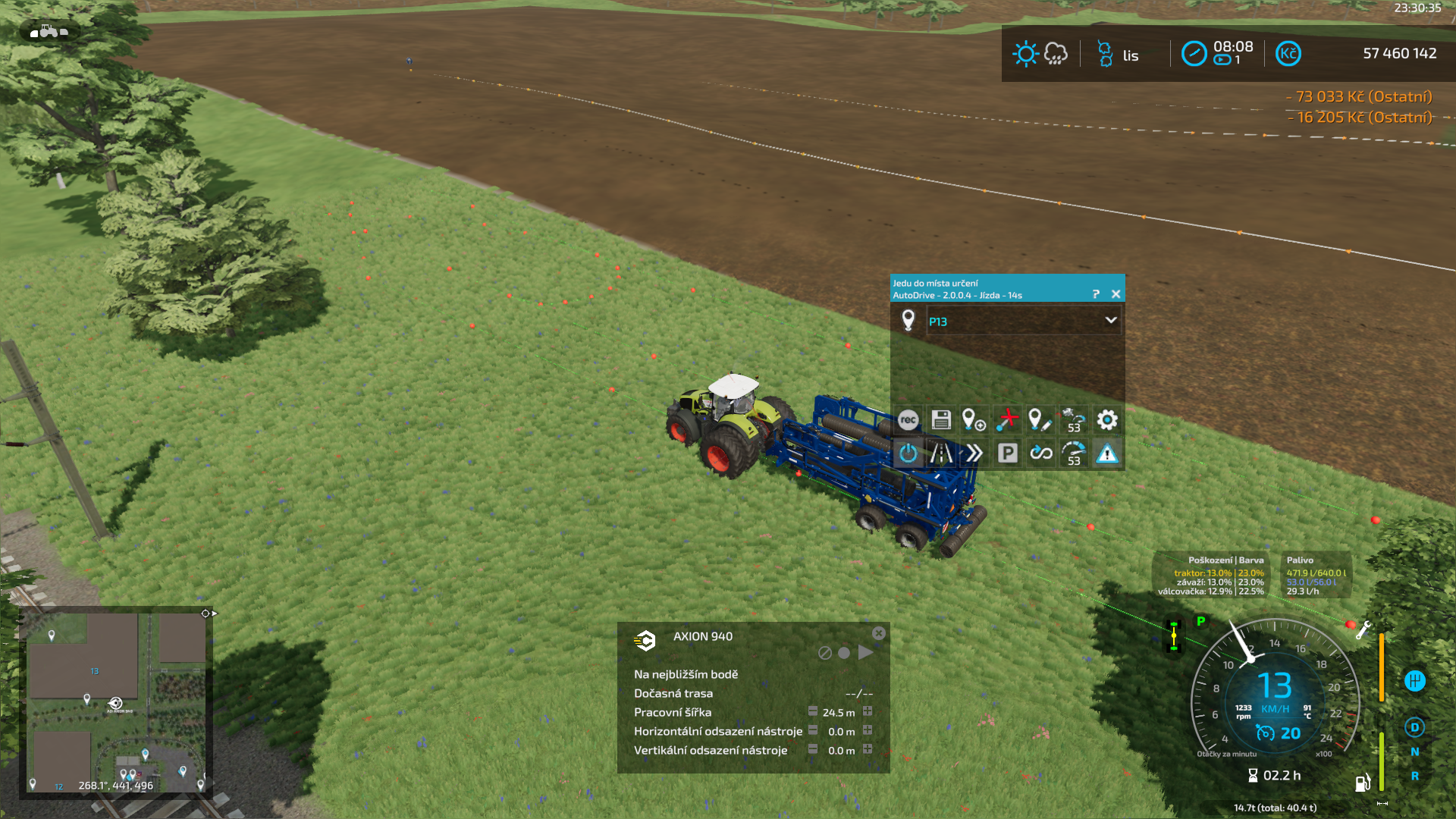Increase Vertikální odsazení nástroje value
Screen dimensions: 1456x819
[x=868, y=749]
